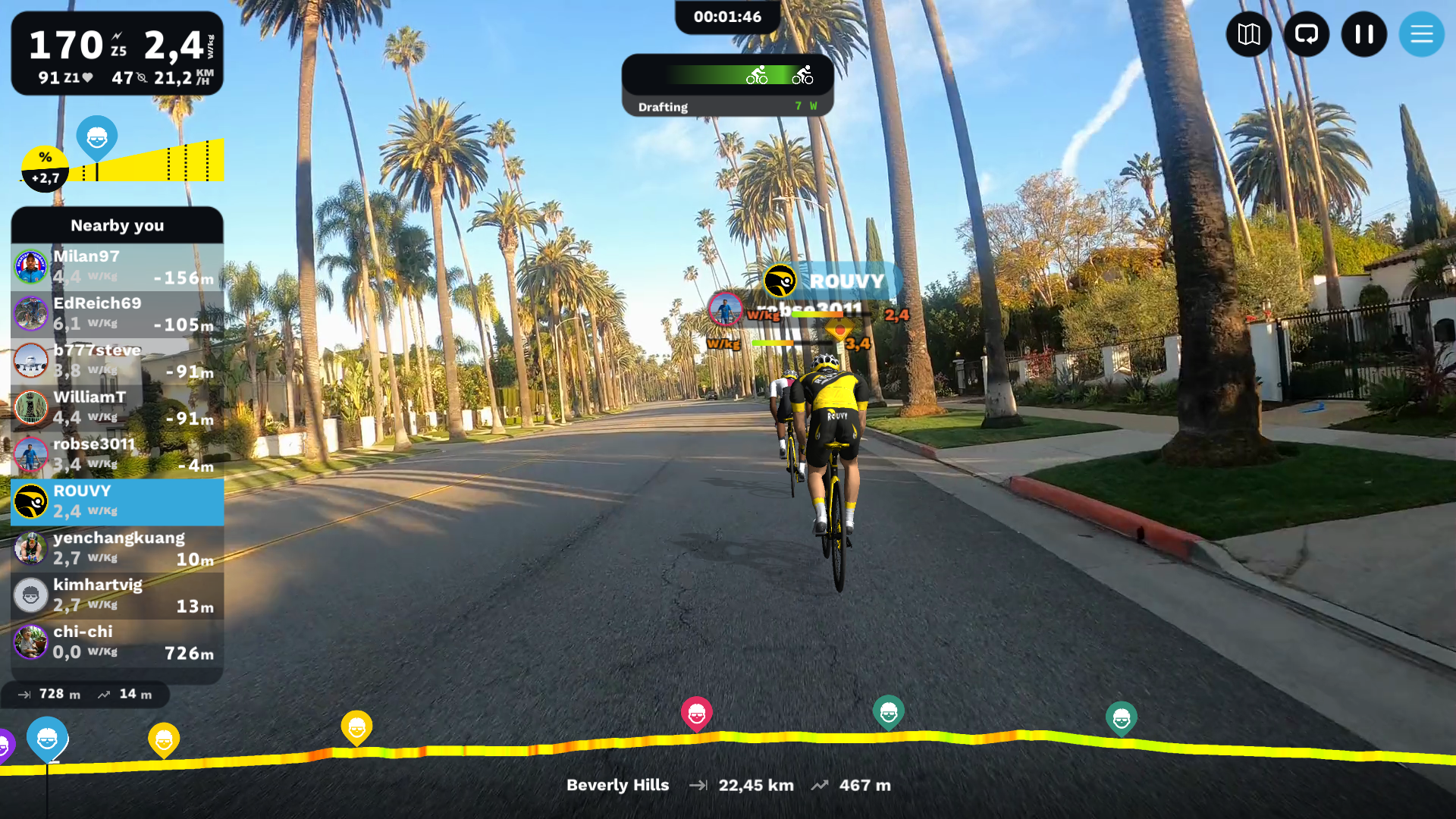
Task: Pick robse3011 in the rider list
Action: pyautogui.click(x=118, y=455)
